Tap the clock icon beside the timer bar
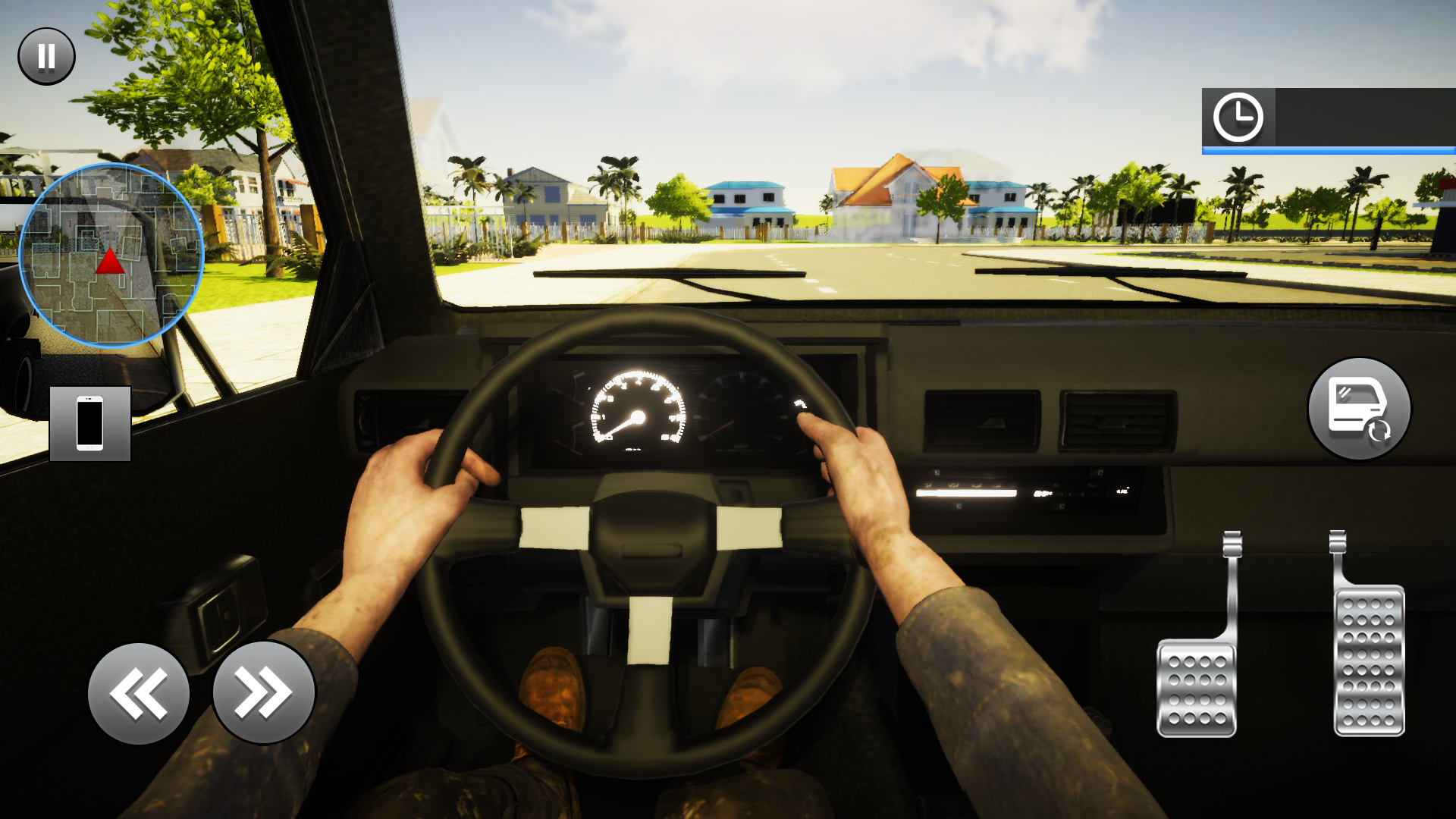The height and width of the screenshot is (819, 1456). click(1239, 118)
